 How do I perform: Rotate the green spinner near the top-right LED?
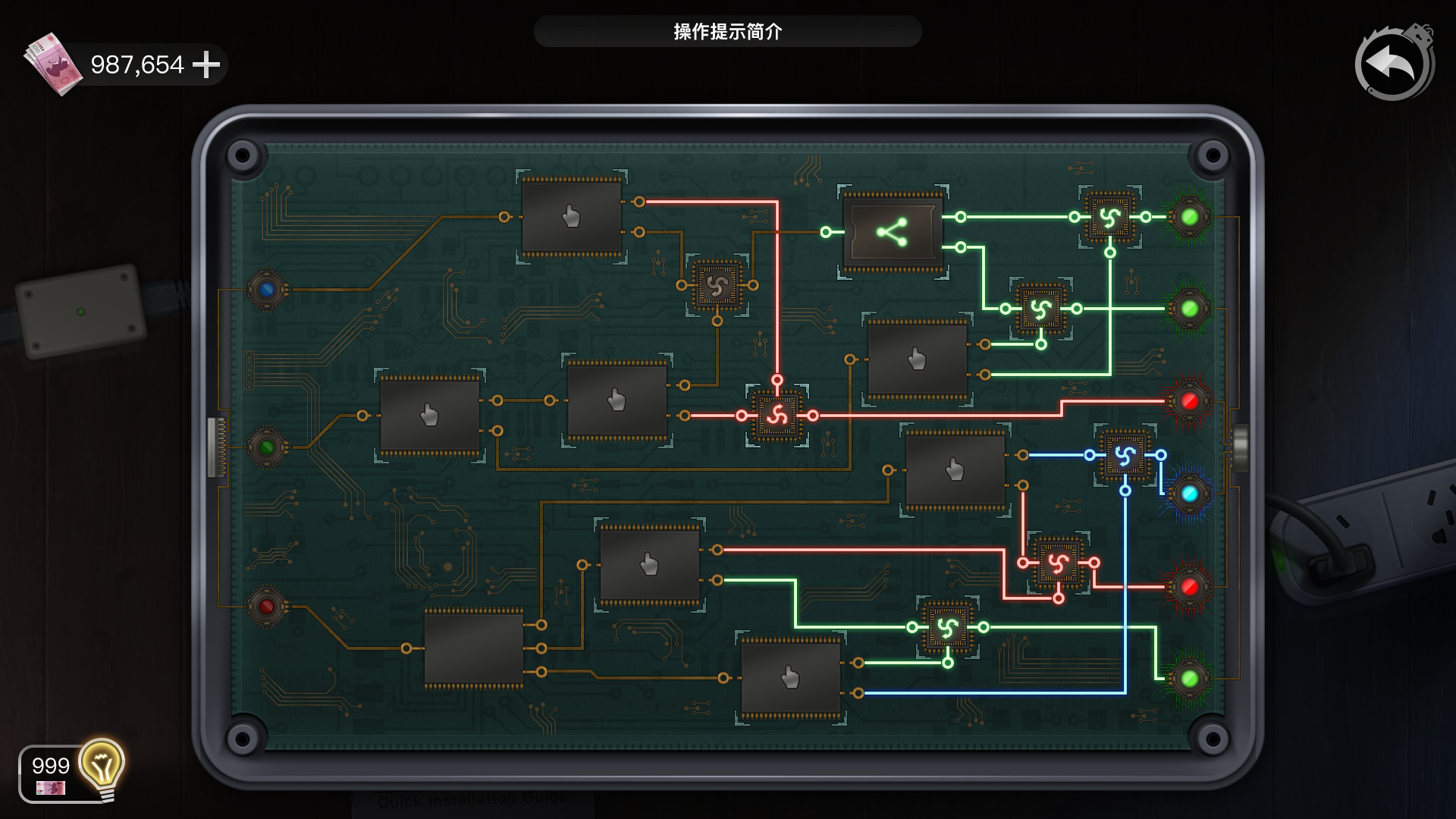(x=1111, y=216)
